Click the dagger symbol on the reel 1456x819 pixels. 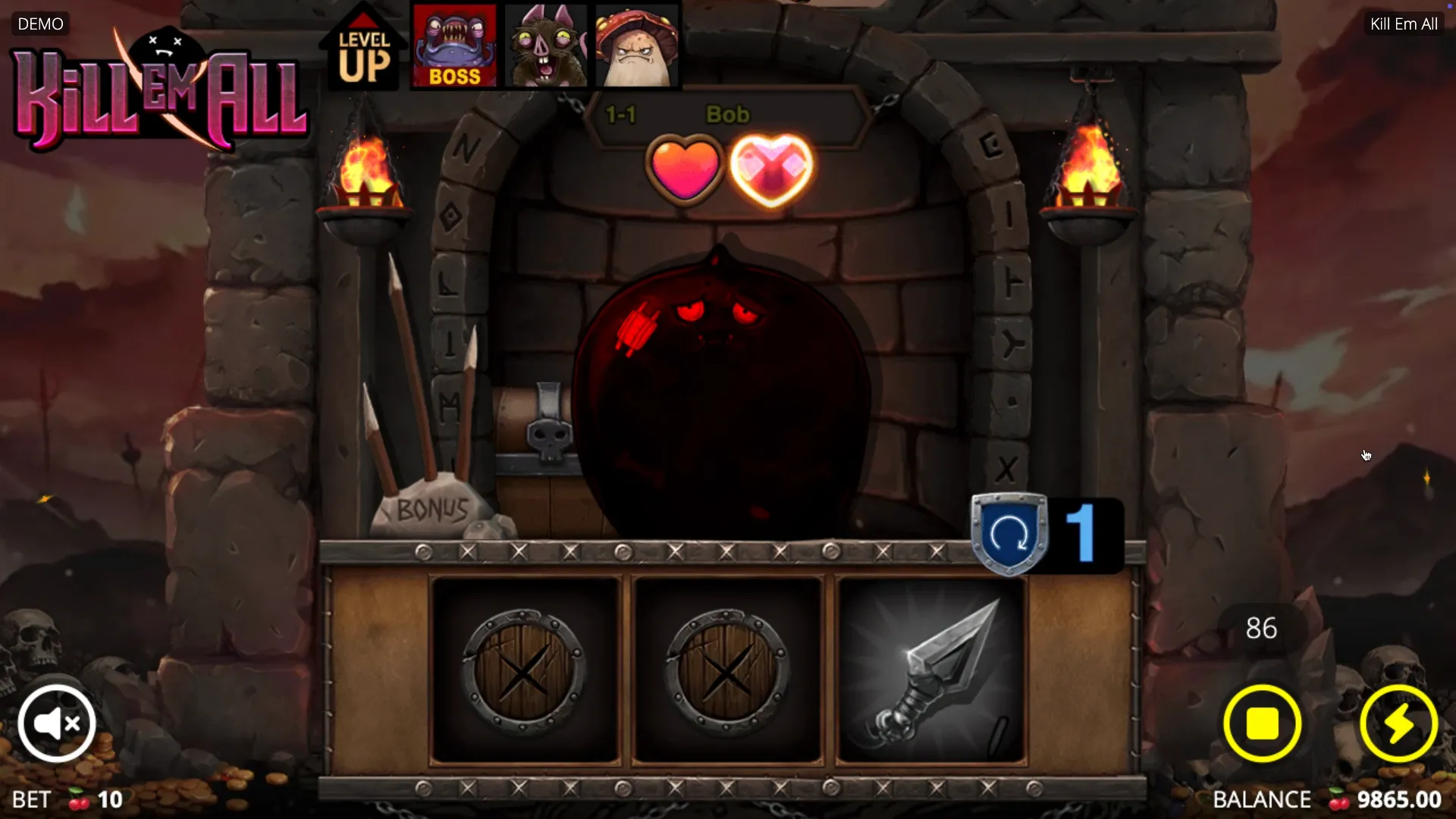click(x=931, y=670)
